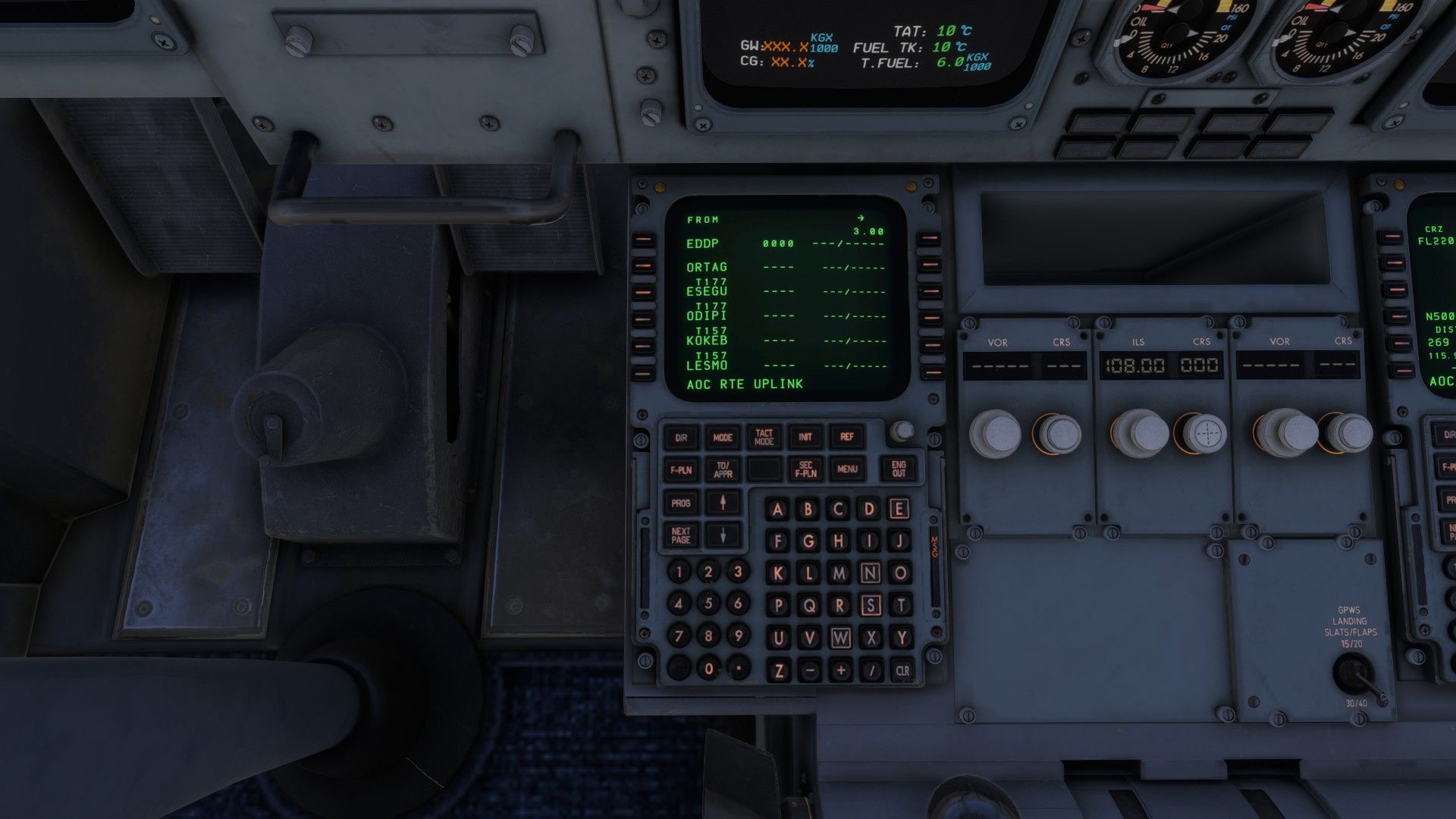Viewport: 1456px width, 819px height.
Task: Click the MODE key on the MCDU
Action: pos(723,438)
